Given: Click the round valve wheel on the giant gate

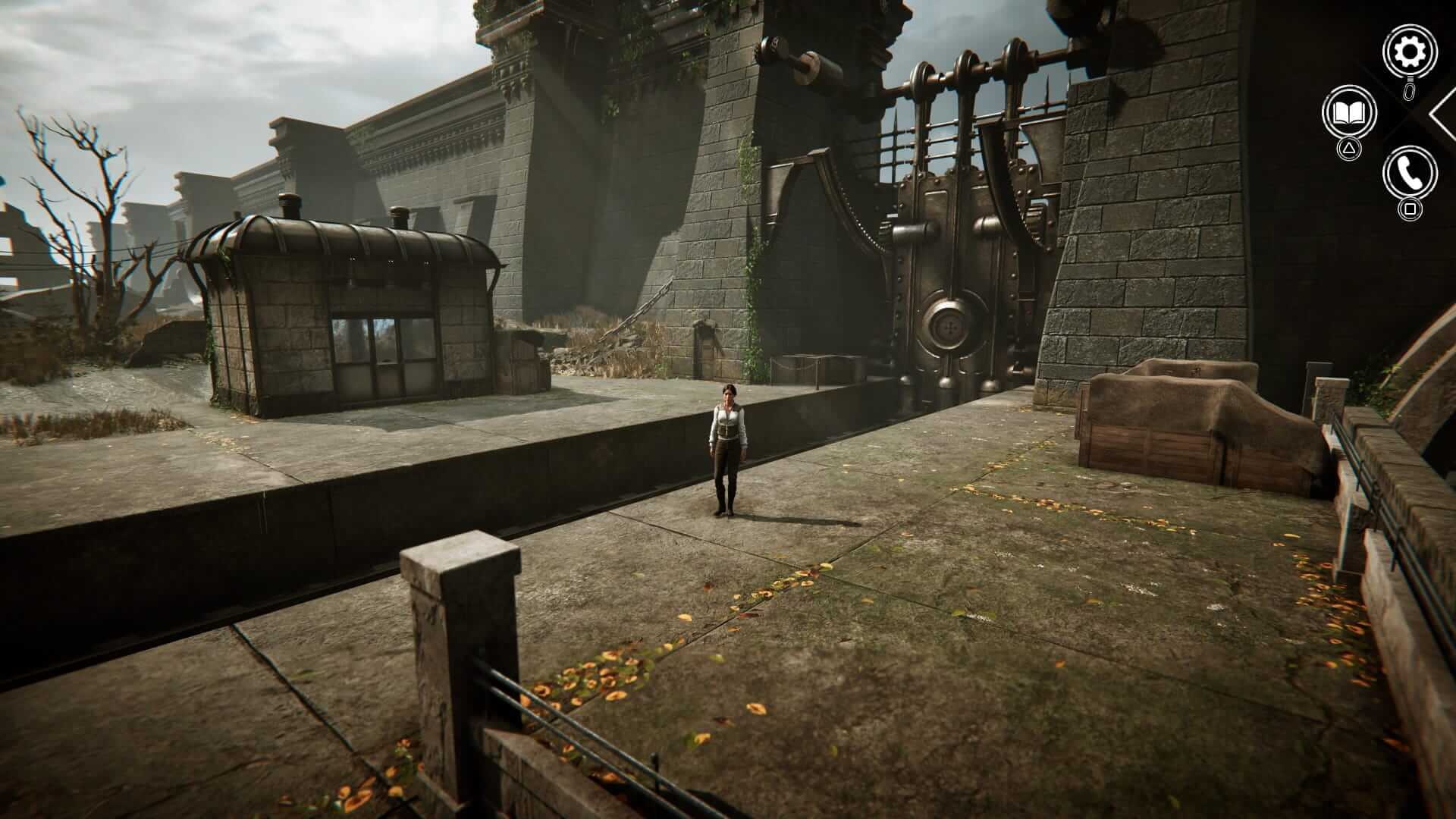Looking at the screenshot, I should coord(949,325).
